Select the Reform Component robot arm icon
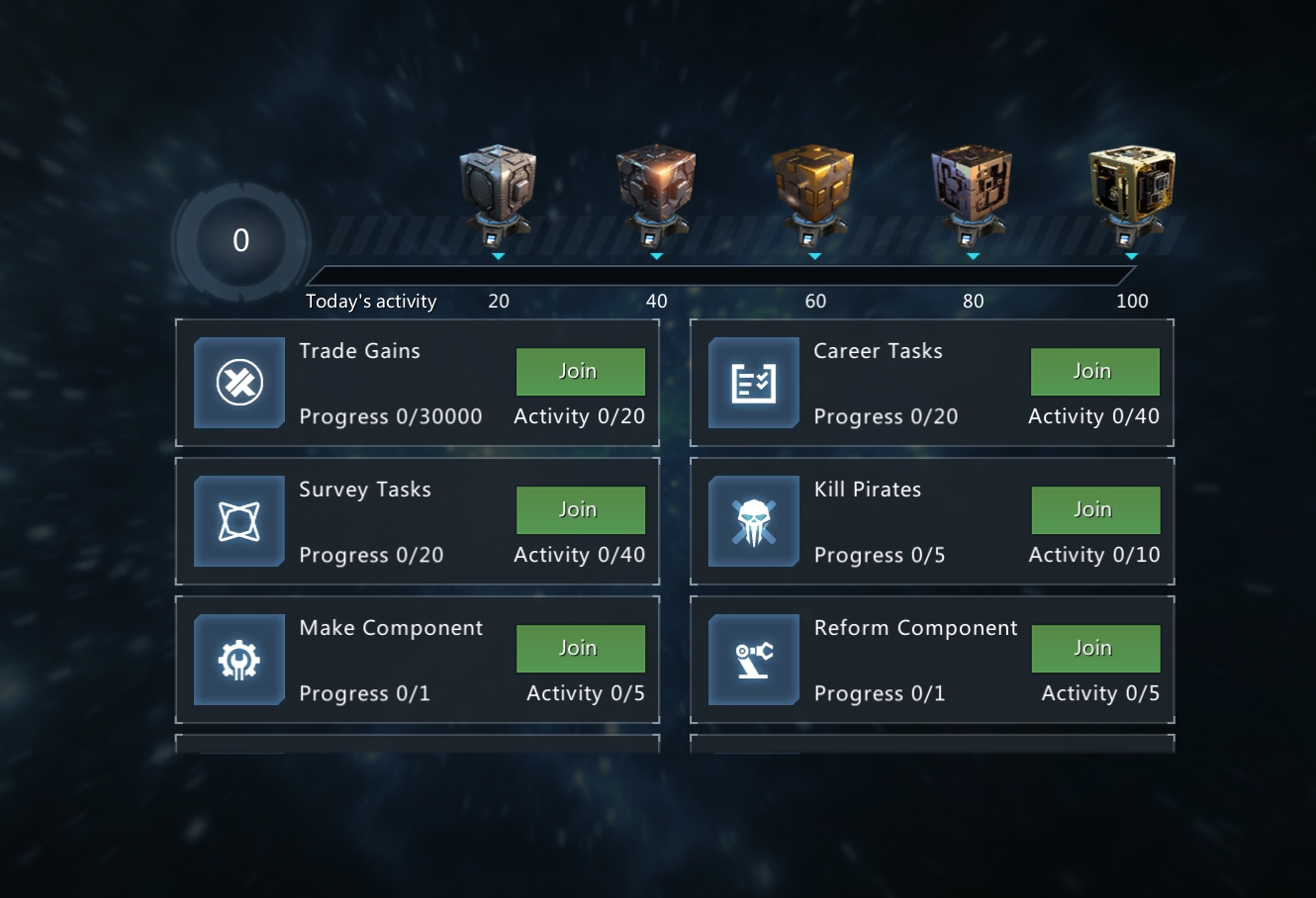 [x=754, y=660]
